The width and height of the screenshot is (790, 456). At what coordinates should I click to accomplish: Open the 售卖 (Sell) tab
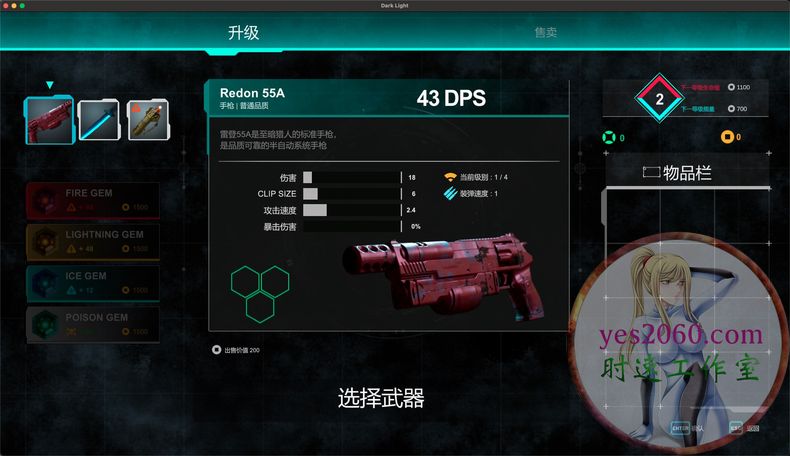click(x=545, y=32)
